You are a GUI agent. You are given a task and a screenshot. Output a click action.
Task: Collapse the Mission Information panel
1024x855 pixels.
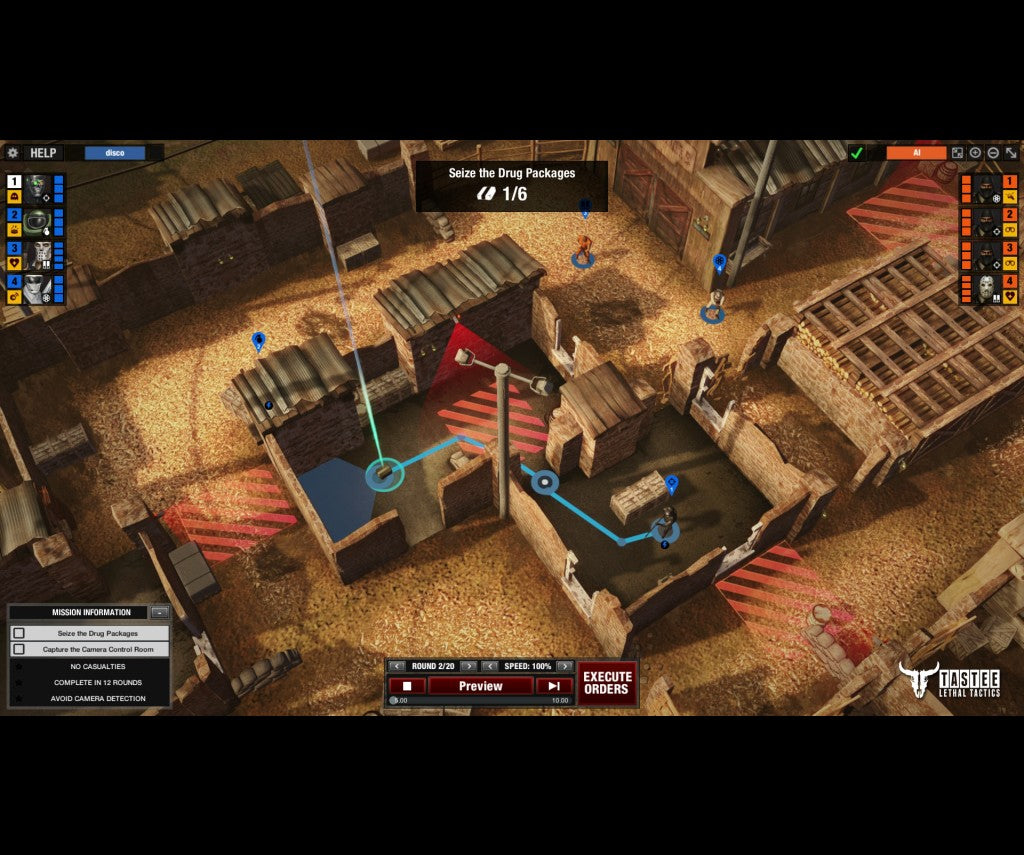159,612
